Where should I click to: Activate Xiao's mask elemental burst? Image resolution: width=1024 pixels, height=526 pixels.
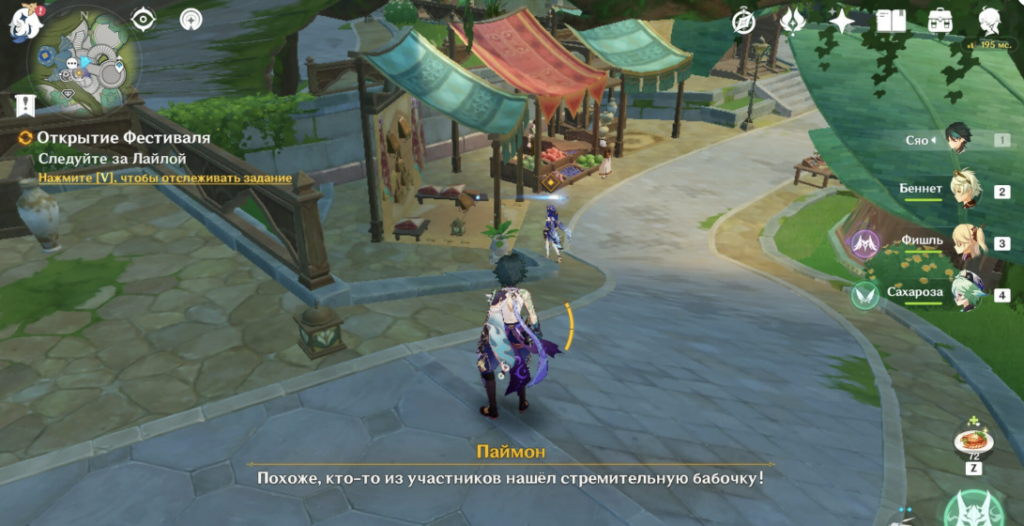973,510
